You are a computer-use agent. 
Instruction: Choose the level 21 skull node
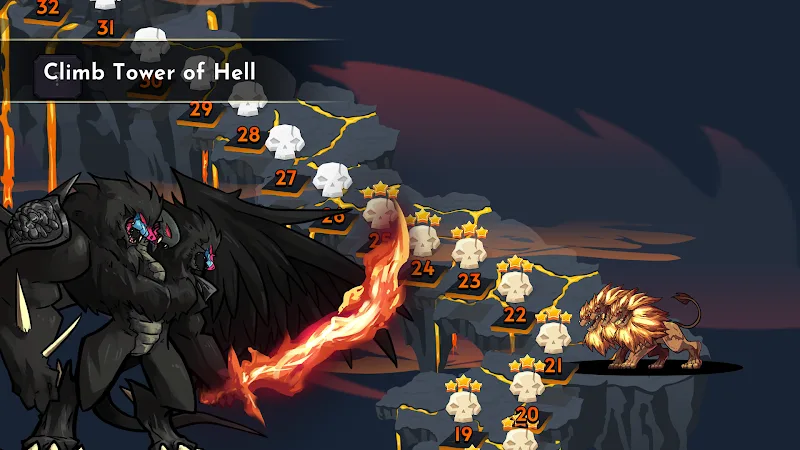coord(552,338)
